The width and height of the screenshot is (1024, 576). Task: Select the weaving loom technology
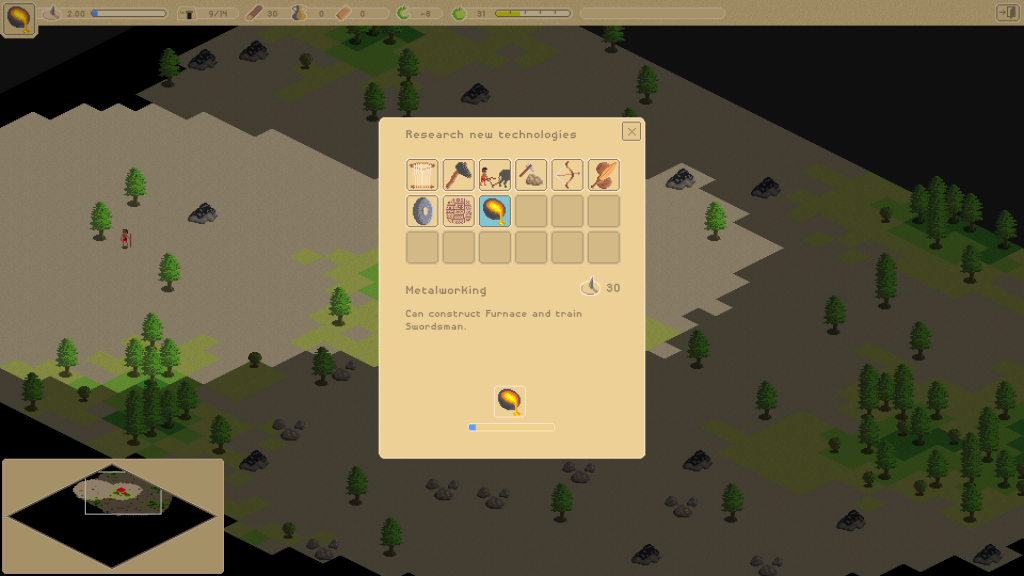(422, 175)
